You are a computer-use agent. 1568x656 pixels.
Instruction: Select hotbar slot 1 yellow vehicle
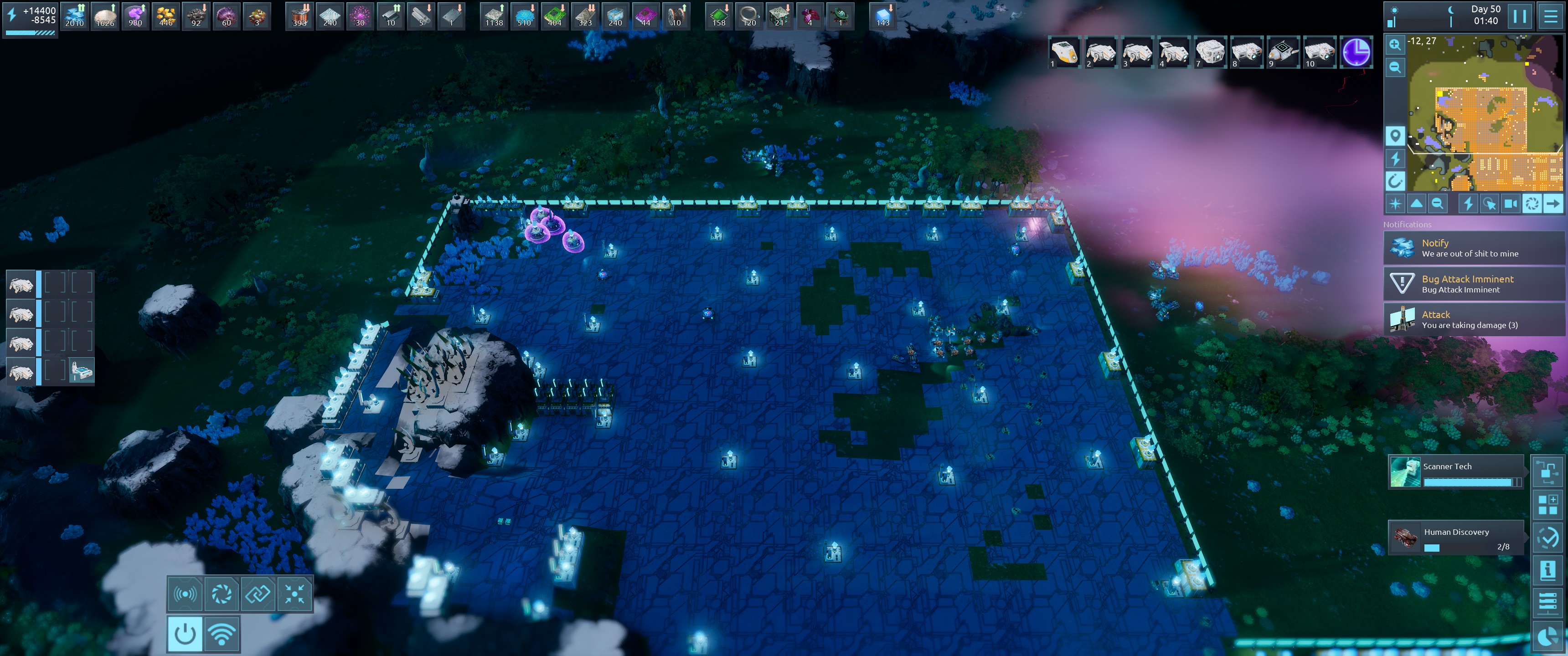click(1064, 52)
